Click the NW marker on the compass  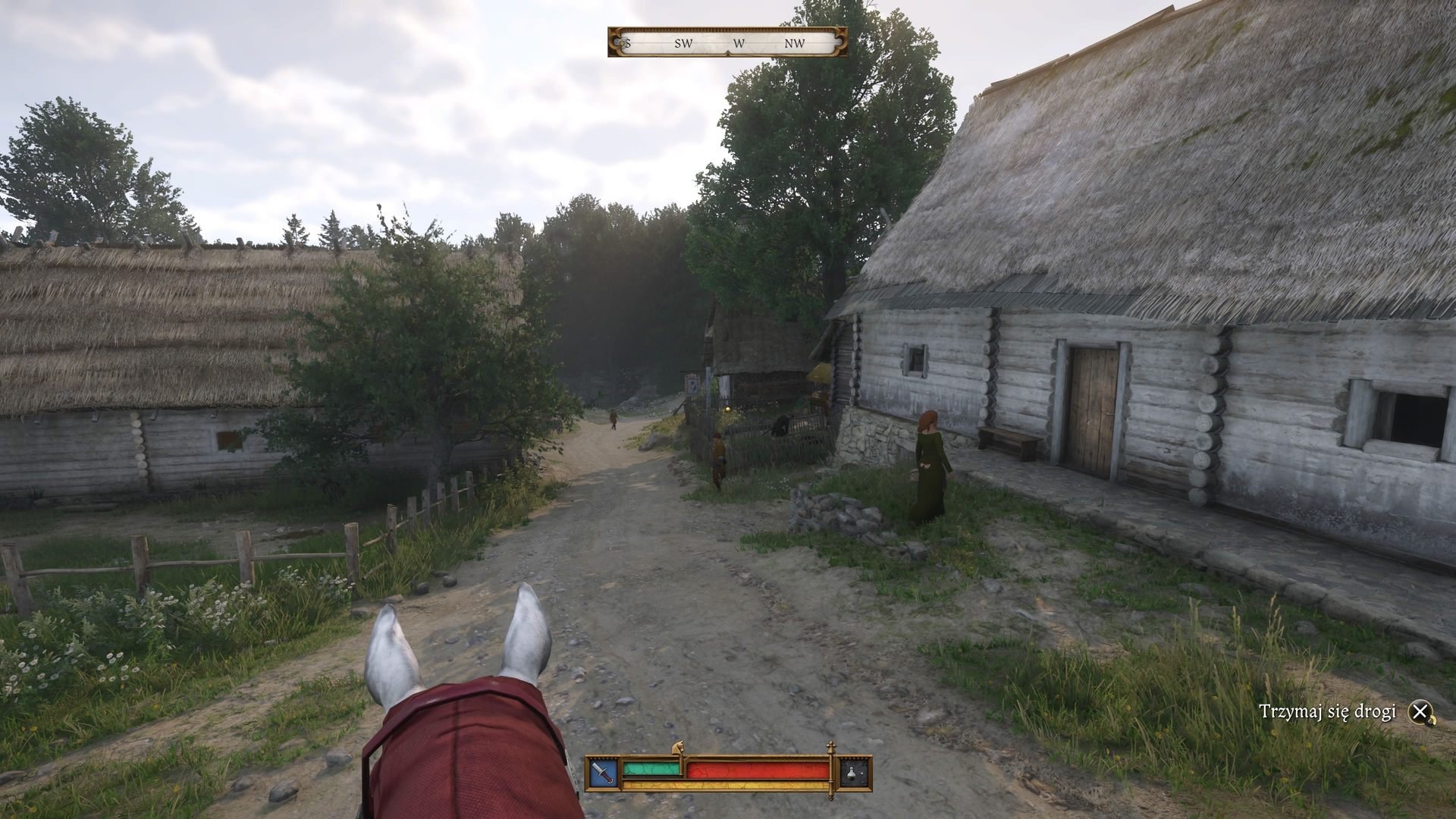(x=793, y=43)
